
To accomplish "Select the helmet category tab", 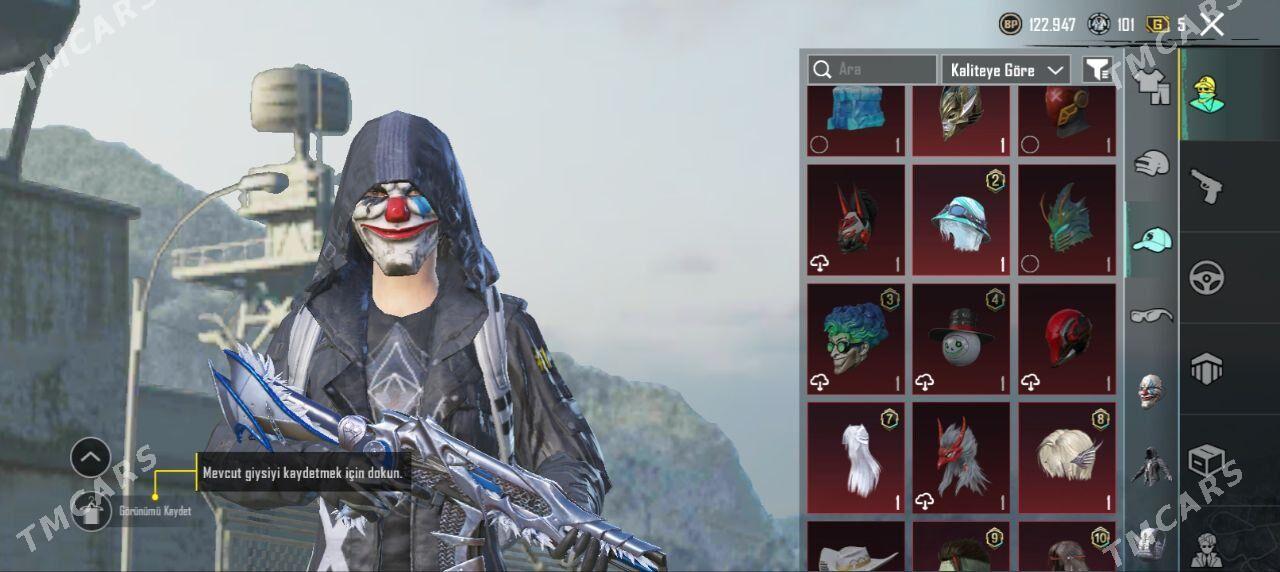I will tap(1151, 163).
